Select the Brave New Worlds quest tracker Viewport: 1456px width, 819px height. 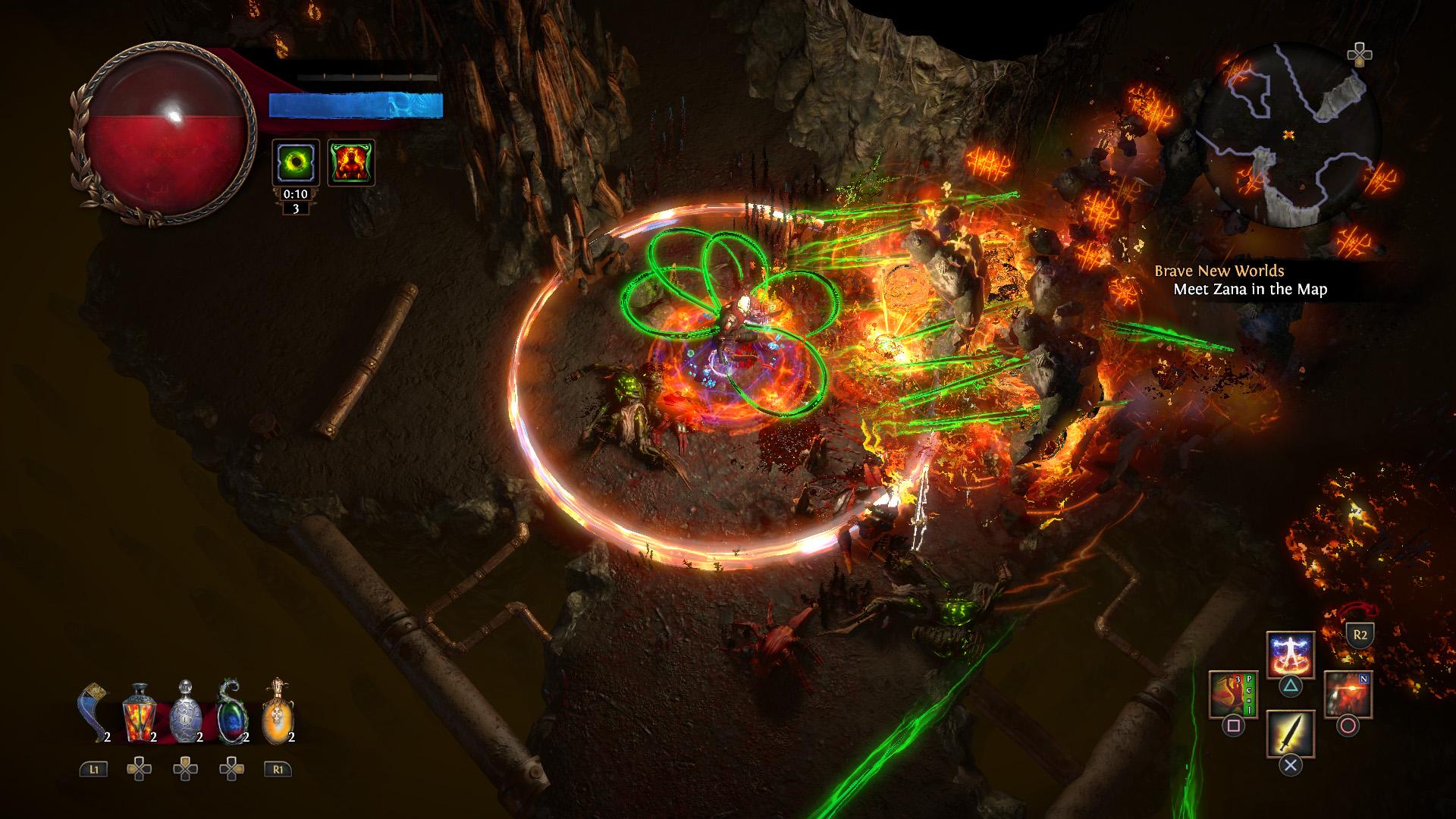[1240, 280]
